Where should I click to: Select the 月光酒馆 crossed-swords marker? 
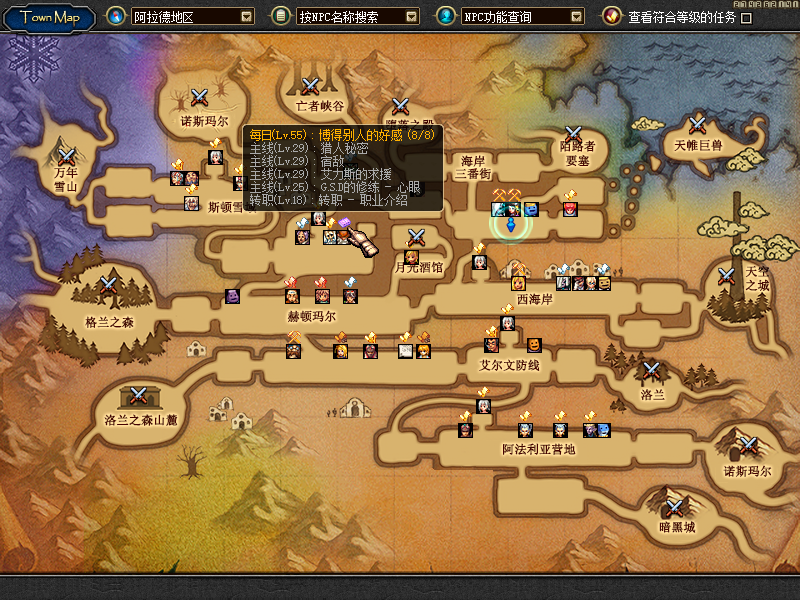tap(417, 237)
